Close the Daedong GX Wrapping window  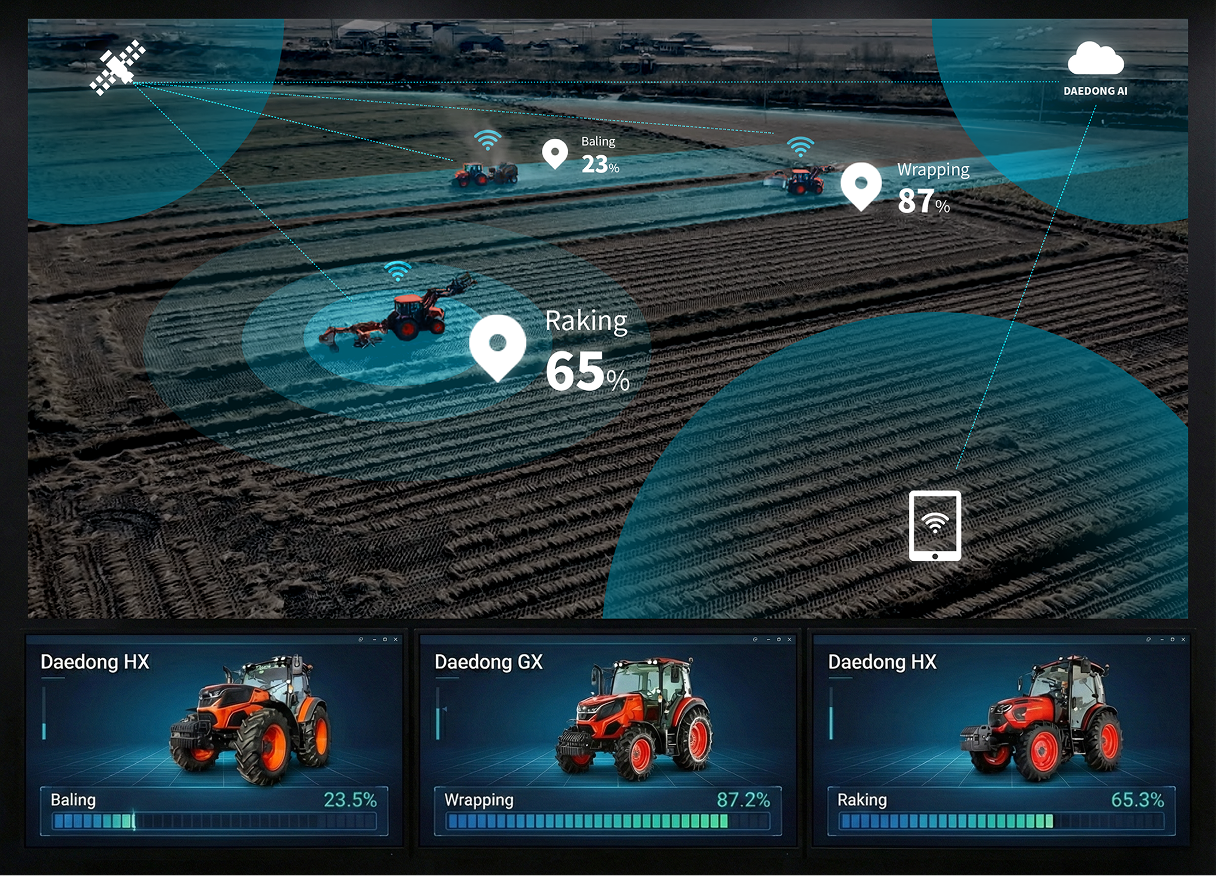[791, 638]
